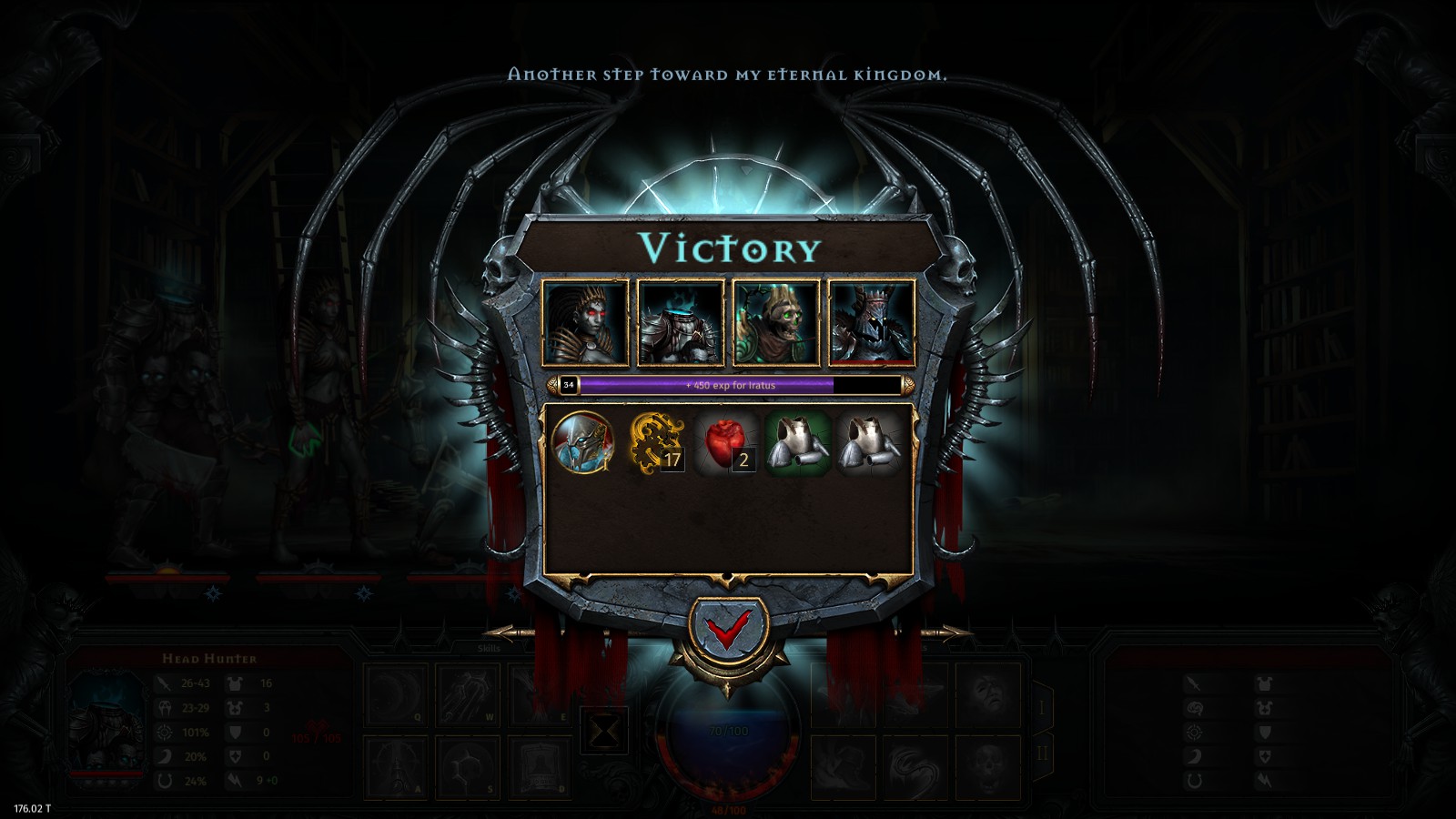Click the luck stat icon showing 24%
This screenshot has width=1456, height=819.
(164, 782)
